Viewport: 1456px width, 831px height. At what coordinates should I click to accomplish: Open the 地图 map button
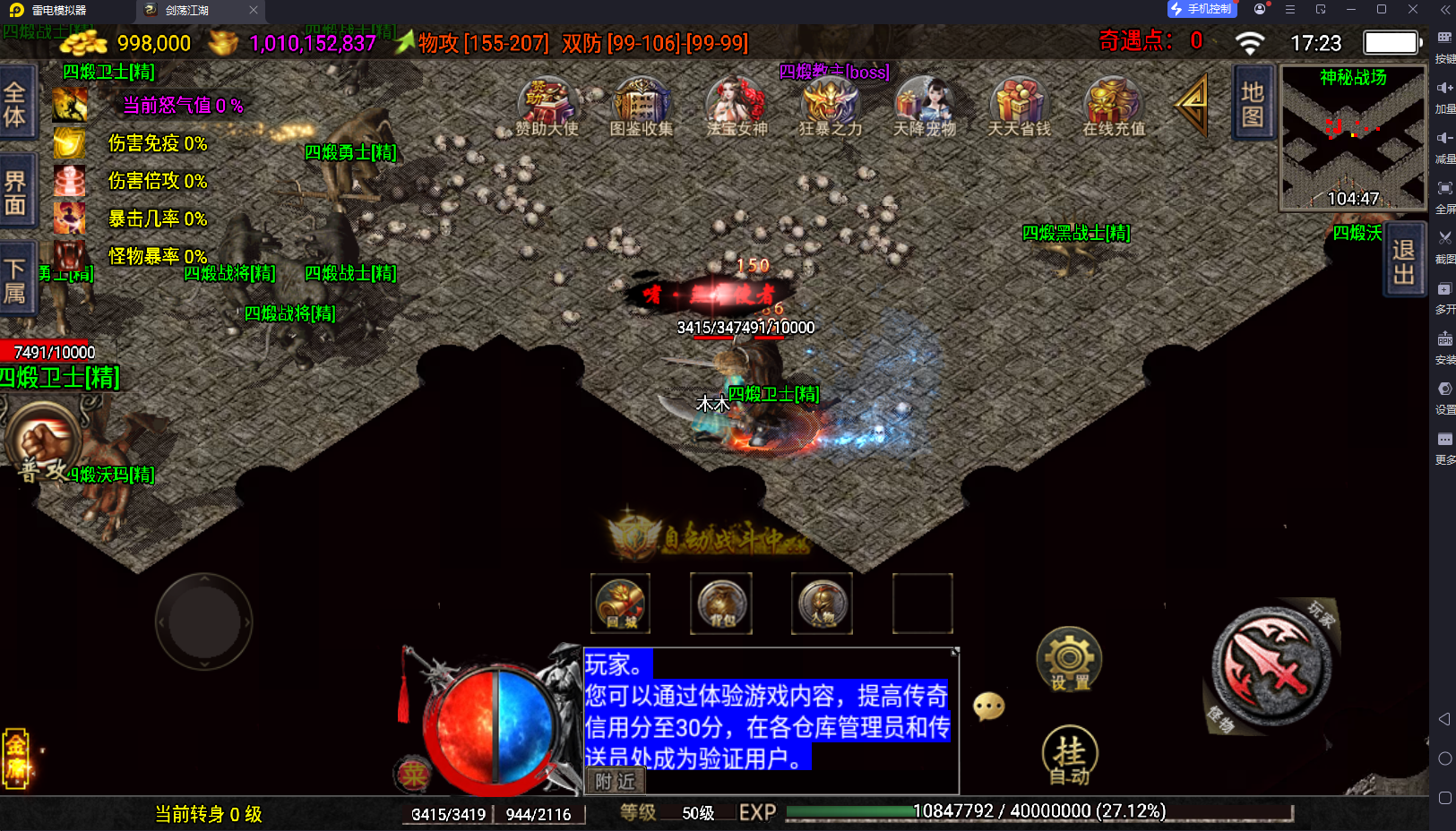1253,104
